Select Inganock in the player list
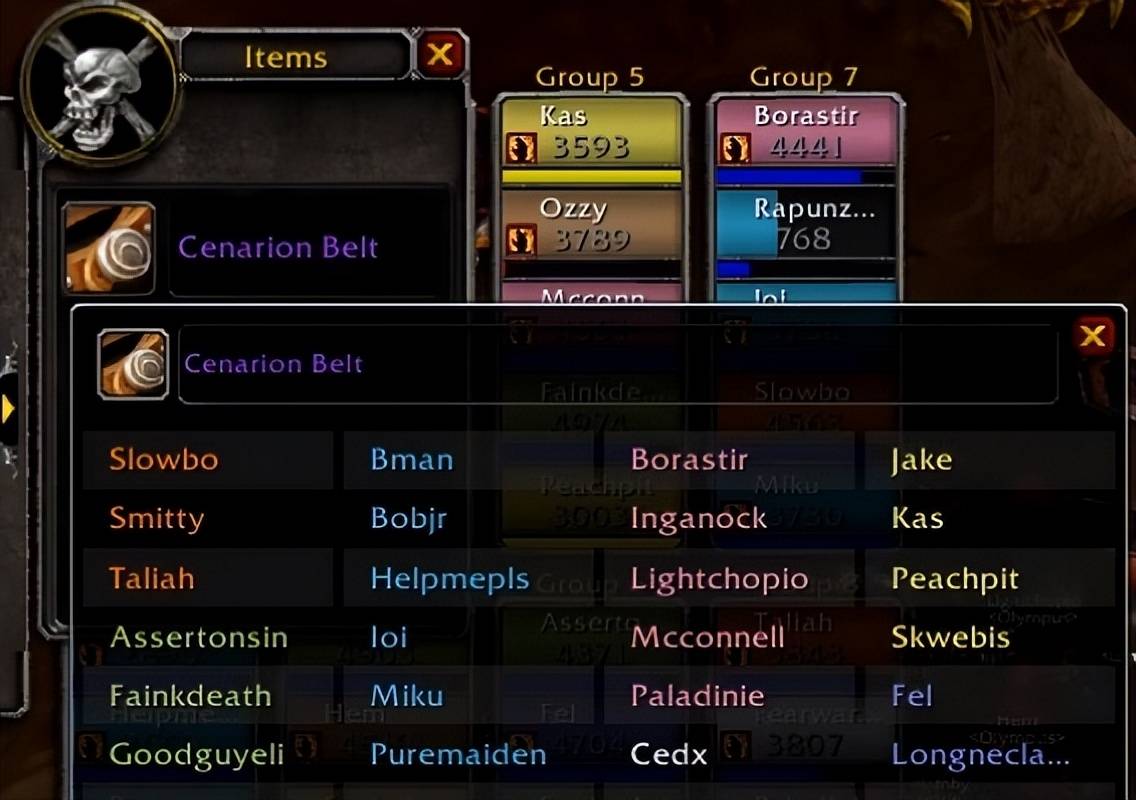This screenshot has width=1136, height=800. (699, 519)
